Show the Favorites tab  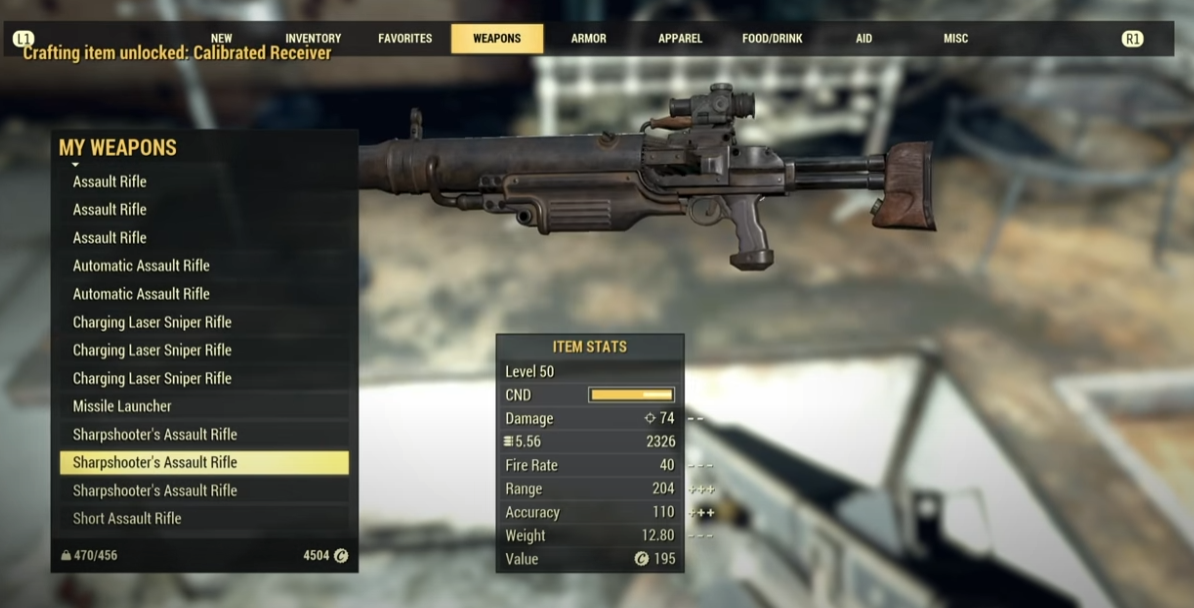point(405,38)
